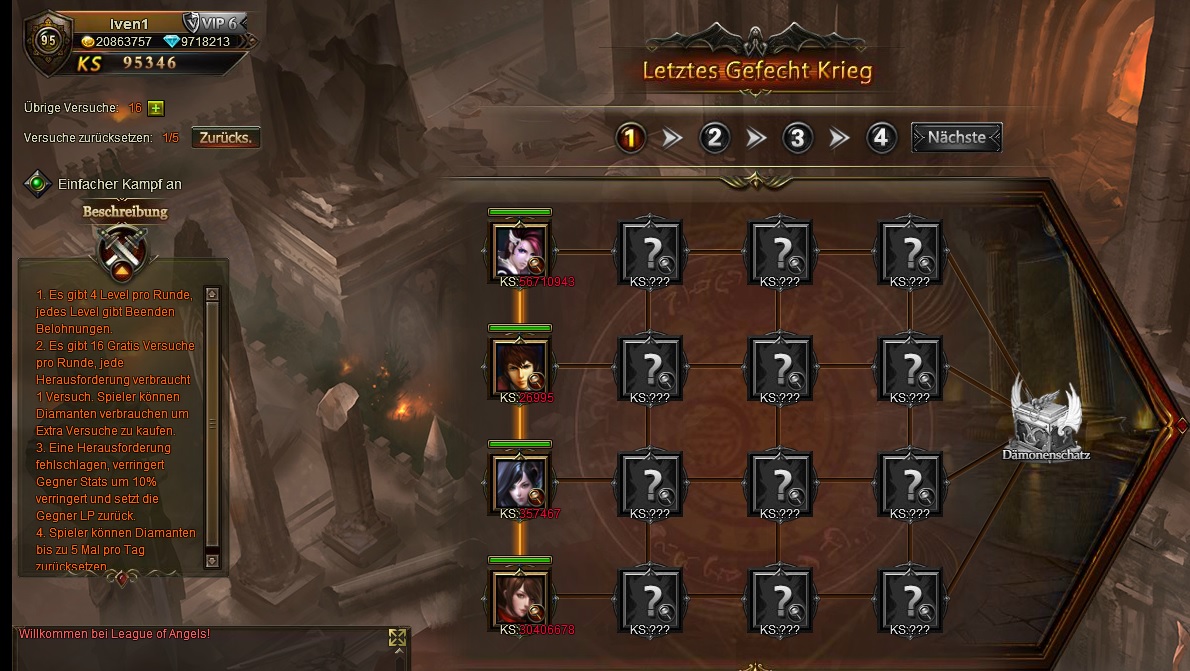Select the opponent with KS 357467

pyautogui.click(x=520, y=481)
